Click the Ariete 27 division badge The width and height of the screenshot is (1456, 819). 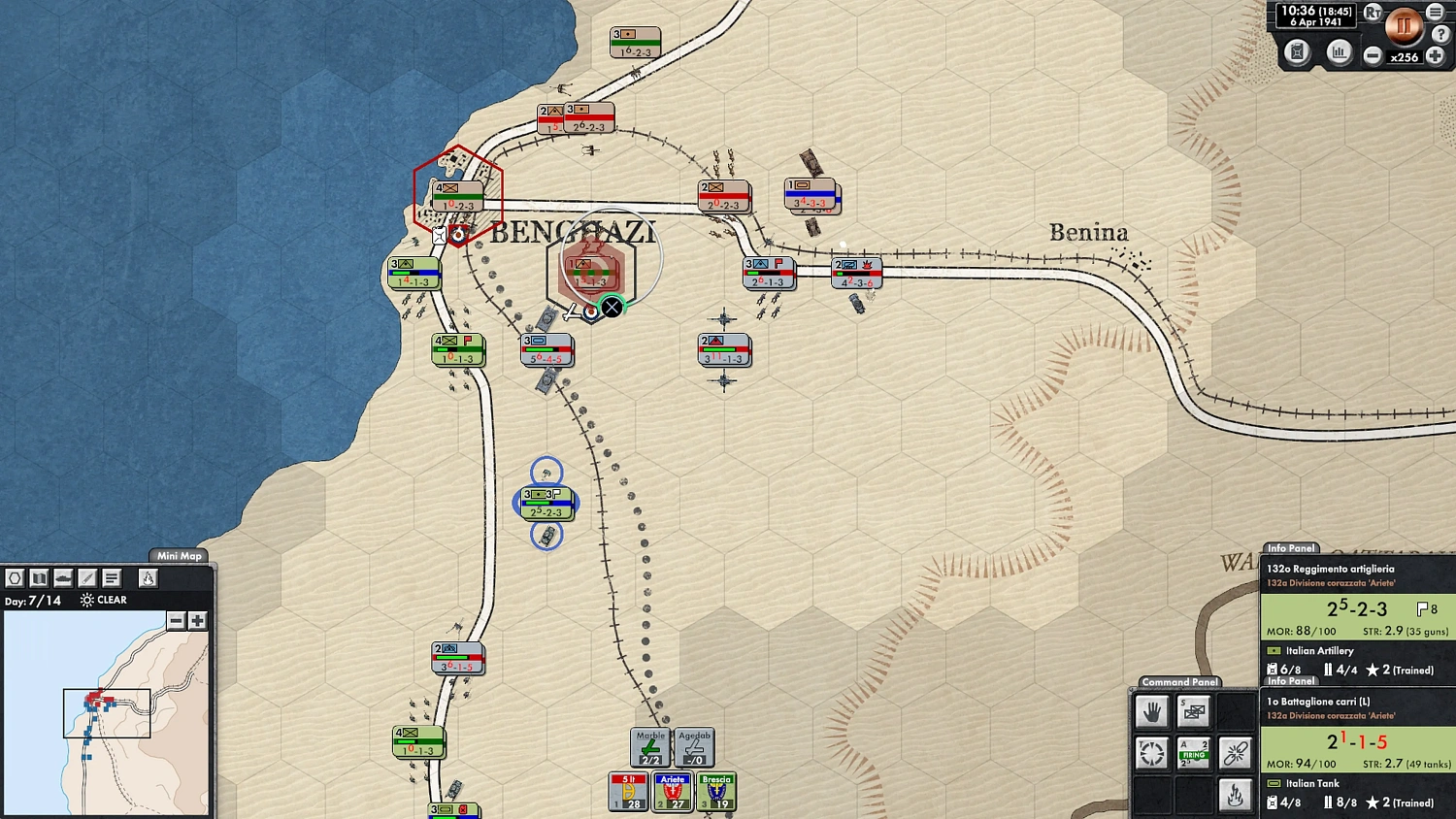coord(672,793)
